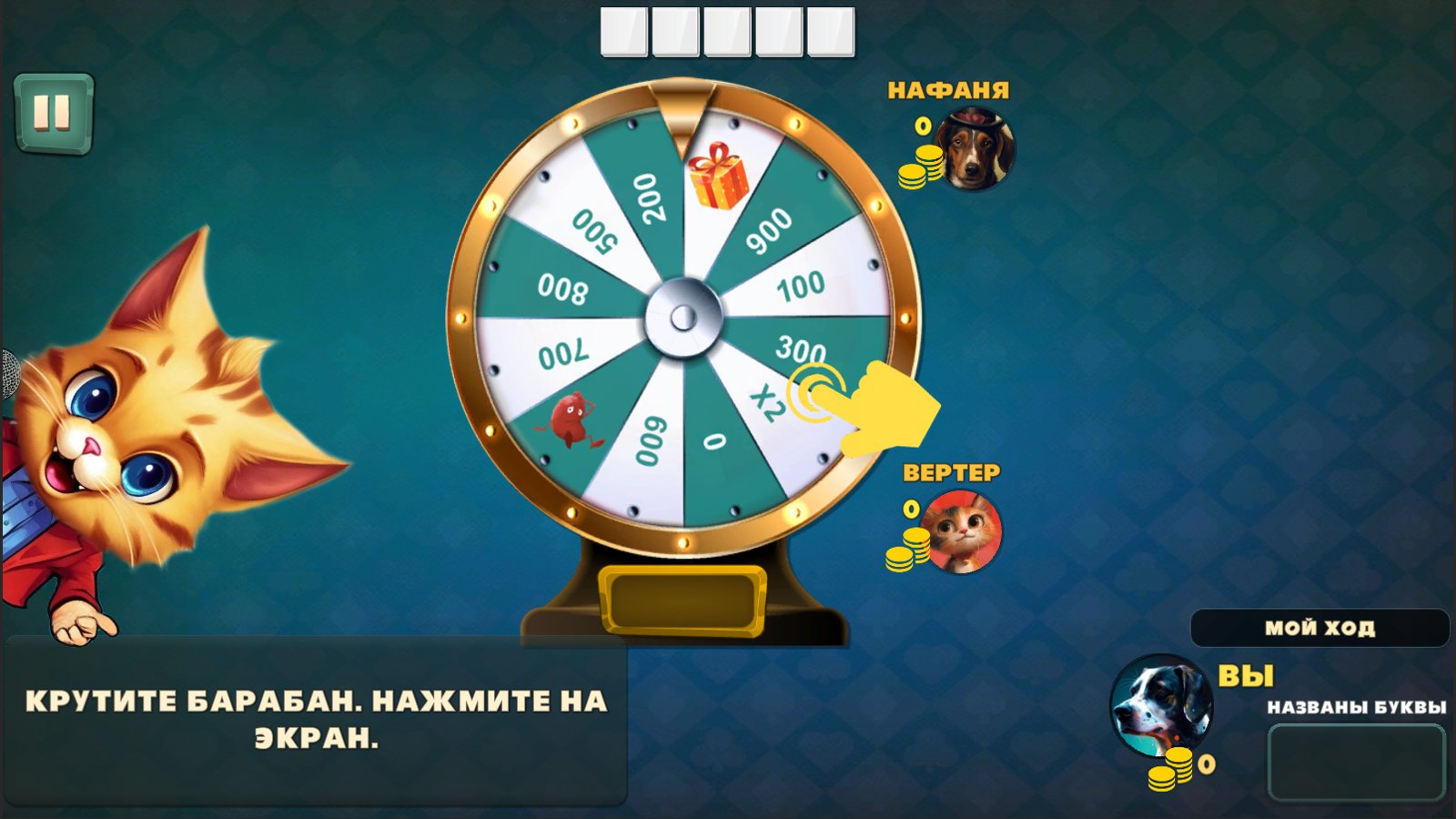The width and height of the screenshot is (1456, 819).
Task: Click the coin stack next to Вертер
Action: coord(905,551)
